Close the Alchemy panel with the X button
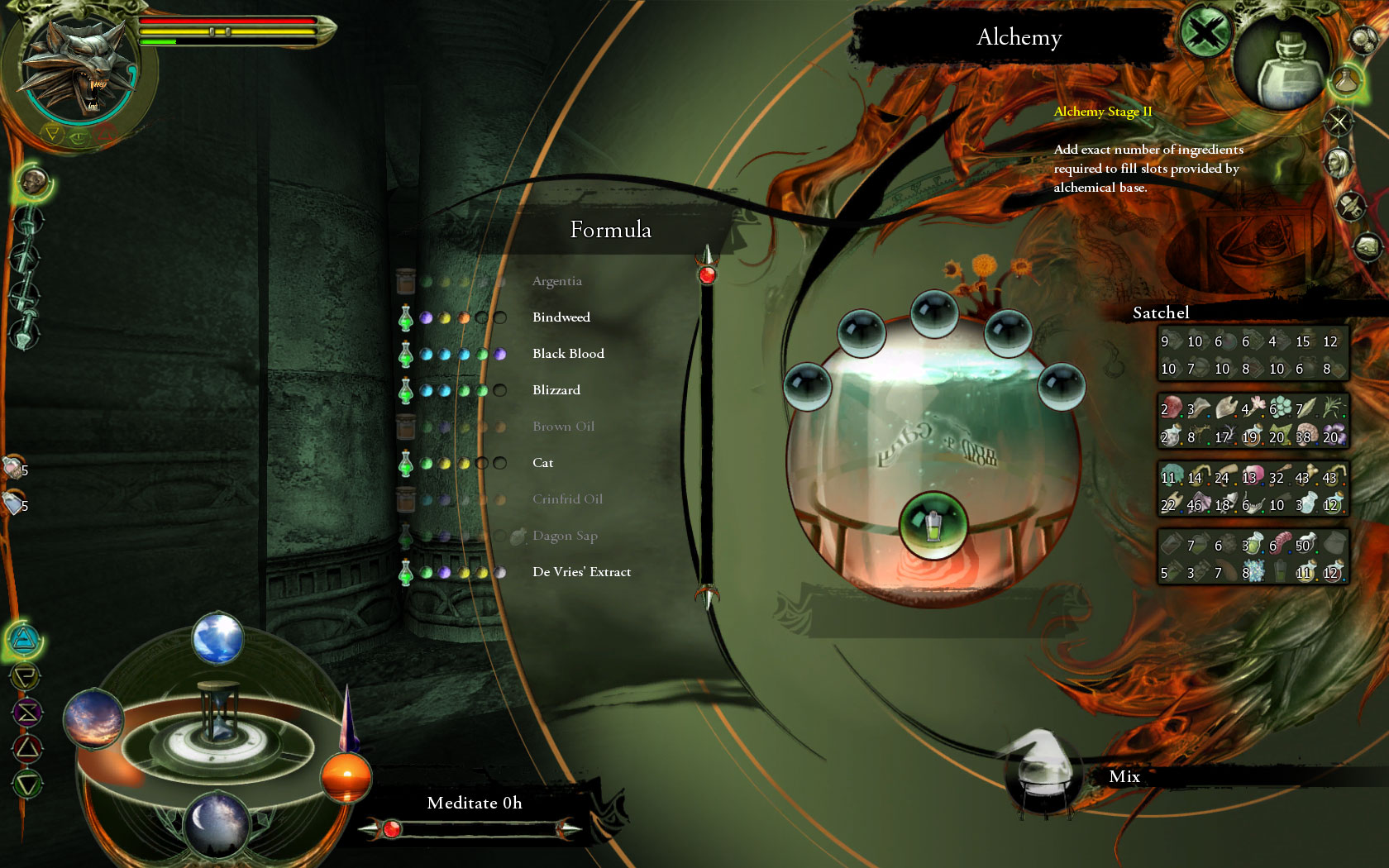The image size is (1389, 868). tap(1204, 35)
